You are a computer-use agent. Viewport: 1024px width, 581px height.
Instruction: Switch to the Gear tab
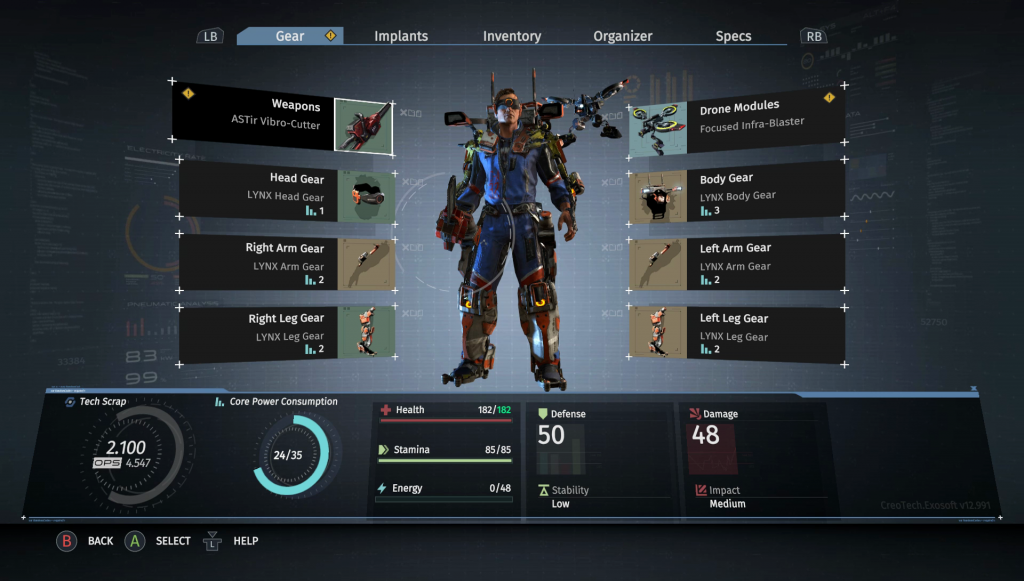[x=290, y=36]
